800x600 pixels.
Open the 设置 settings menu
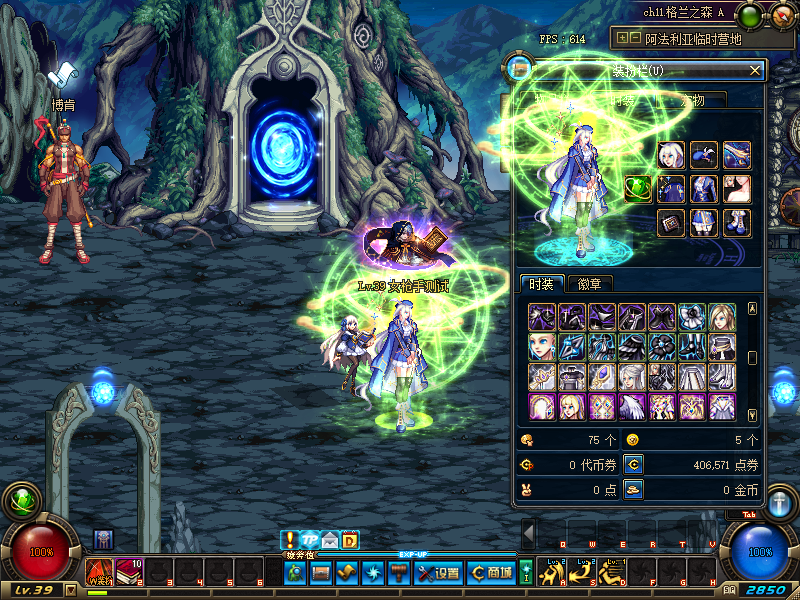[x=438, y=572]
